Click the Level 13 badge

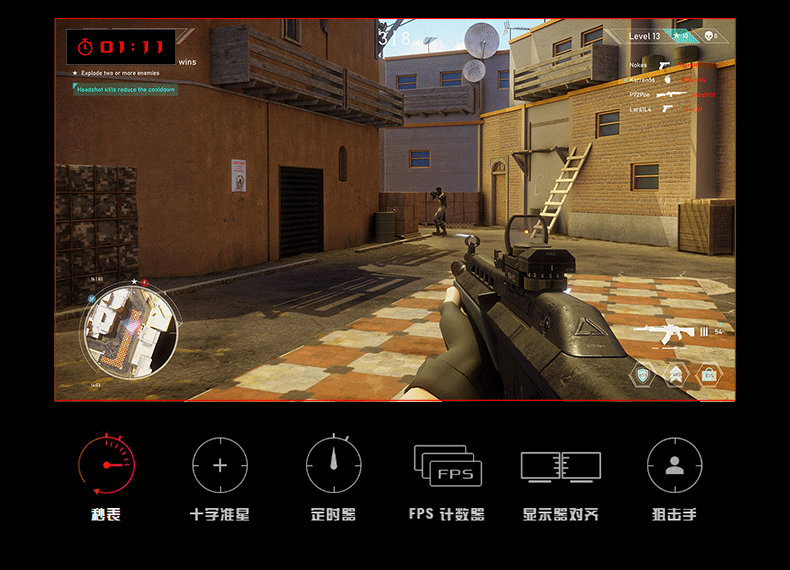coord(645,36)
